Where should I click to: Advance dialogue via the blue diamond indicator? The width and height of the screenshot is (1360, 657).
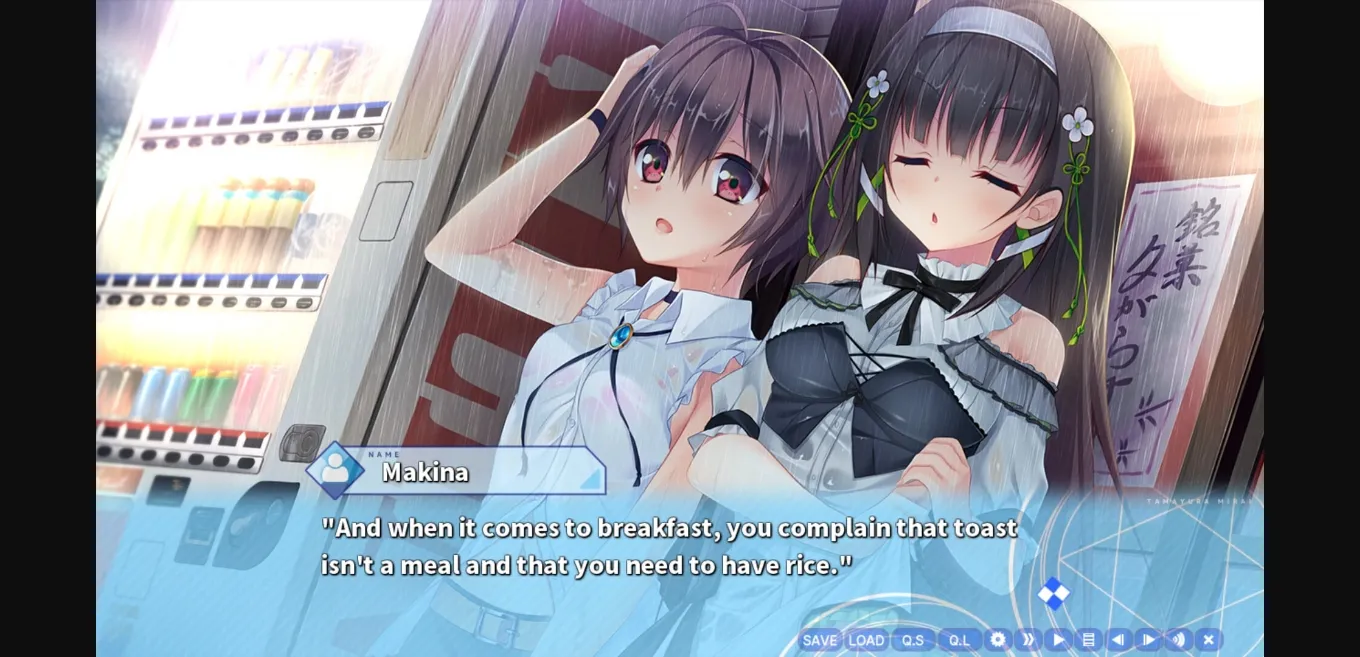1053,594
